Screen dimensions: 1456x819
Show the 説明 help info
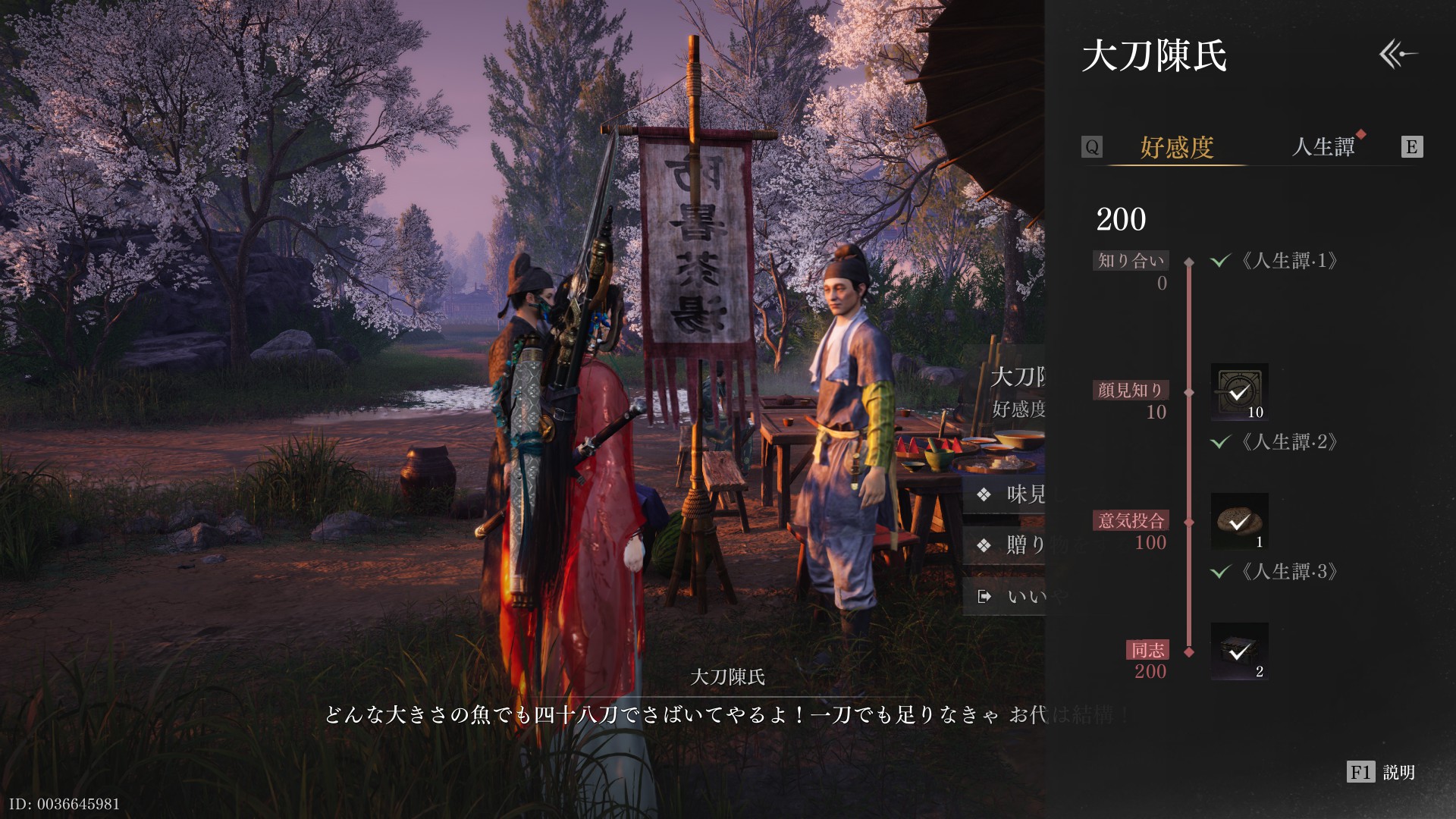coord(1381,772)
